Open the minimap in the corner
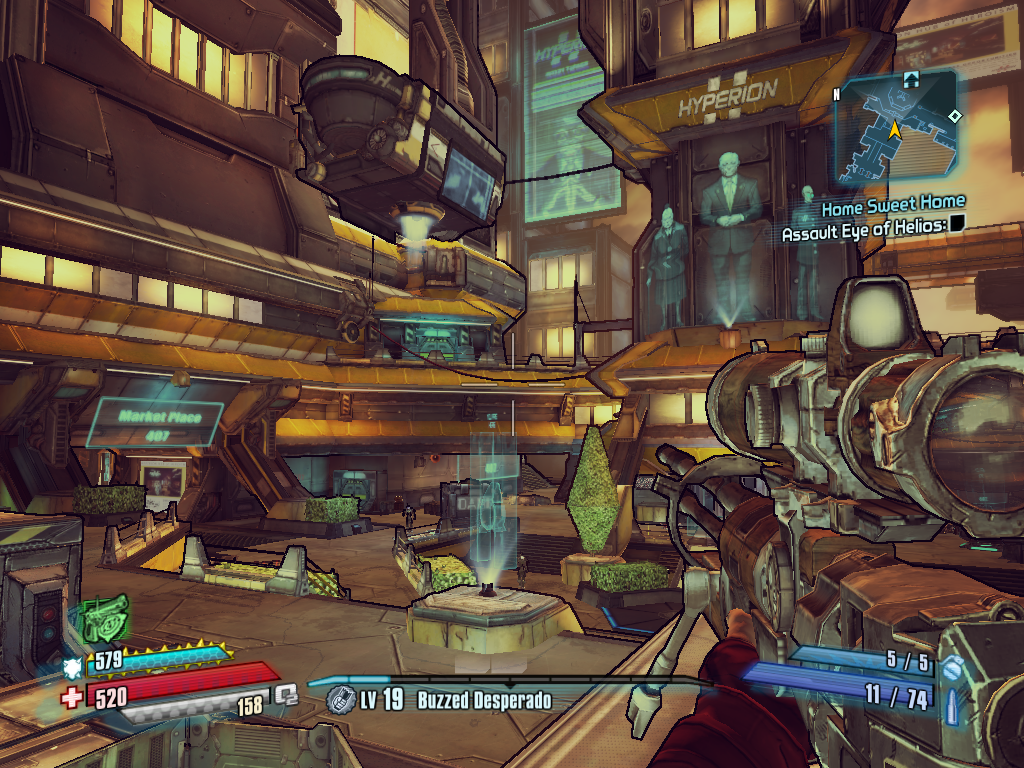 [x=896, y=127]
